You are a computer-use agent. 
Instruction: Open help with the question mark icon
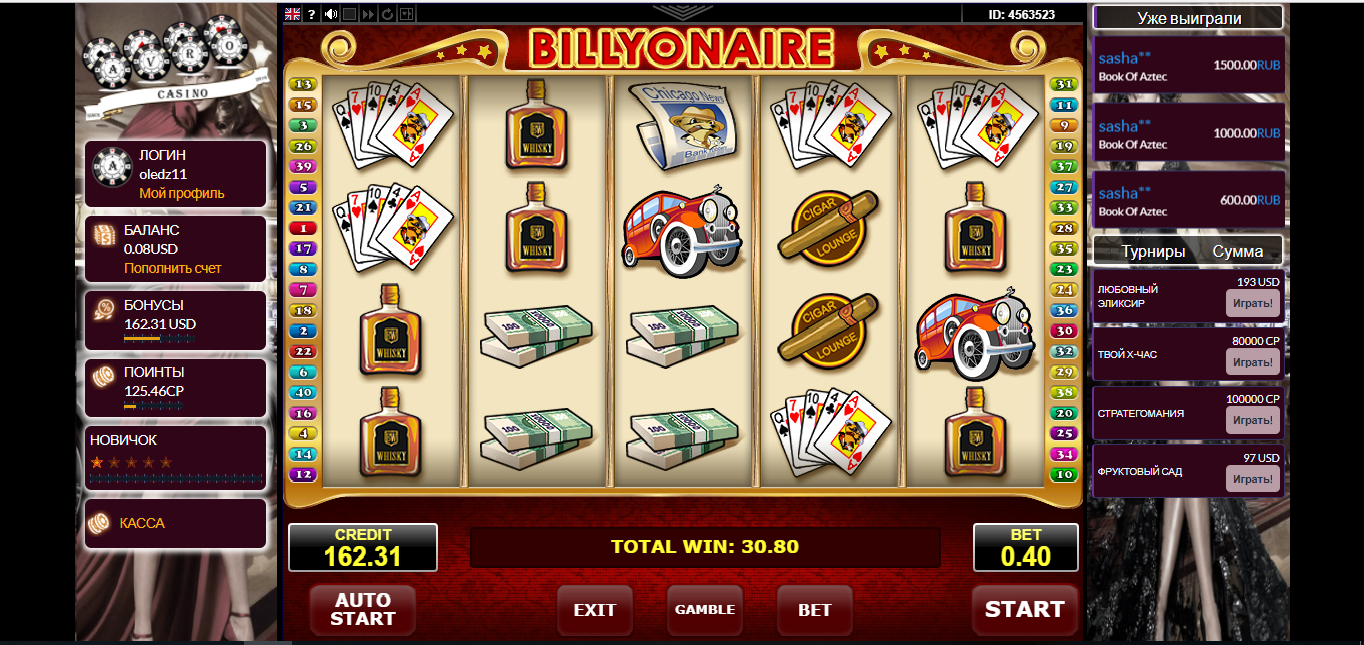[312, 14]
